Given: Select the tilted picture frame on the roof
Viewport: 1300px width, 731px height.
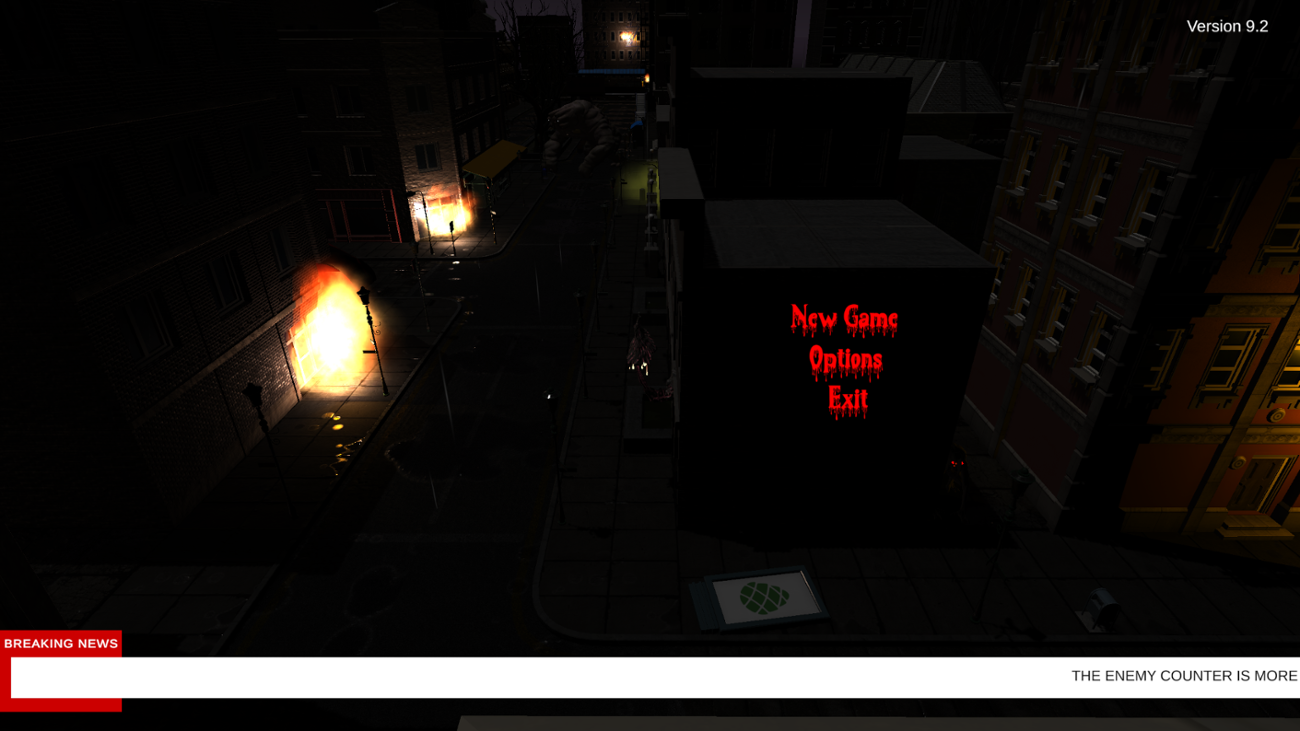Looking at the screenshot, I should 757,597.
